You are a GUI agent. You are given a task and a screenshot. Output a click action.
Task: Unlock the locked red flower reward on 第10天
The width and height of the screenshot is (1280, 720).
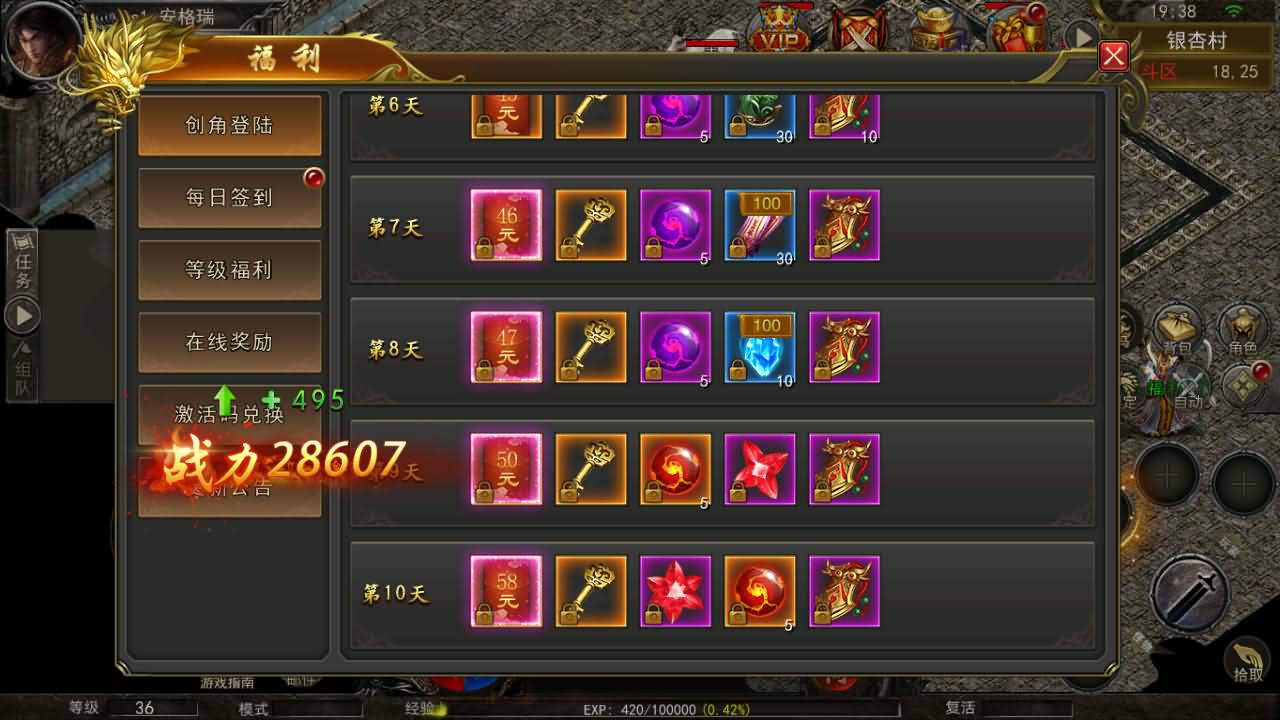coord(675,592)
